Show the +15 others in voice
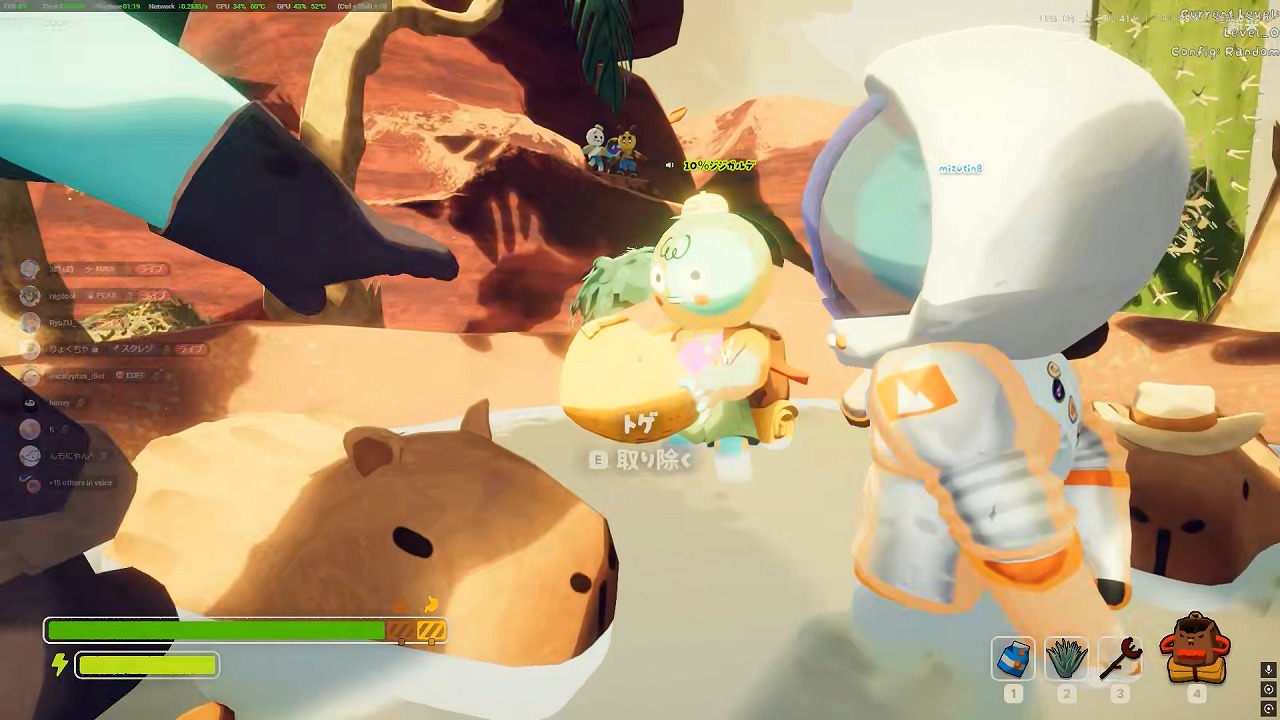 tap(80, 483)
